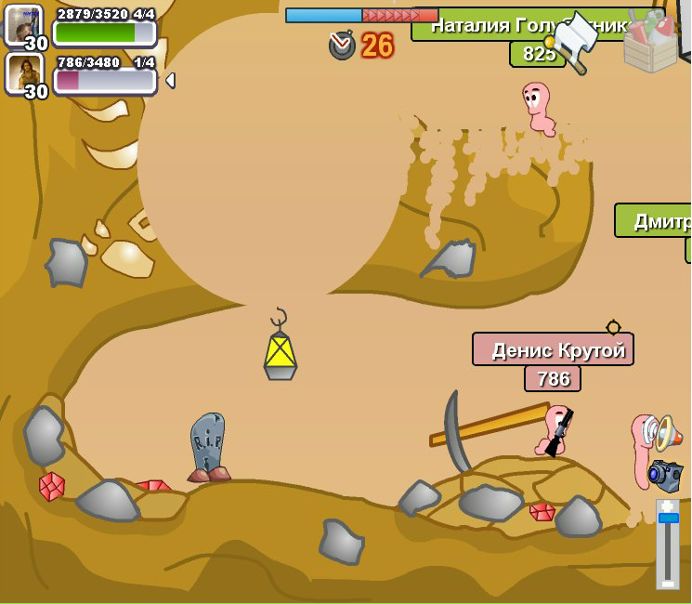This screenshot has width=692, height=604.
Task: Click the Денис Крутой name label
Action: point(553,350)
